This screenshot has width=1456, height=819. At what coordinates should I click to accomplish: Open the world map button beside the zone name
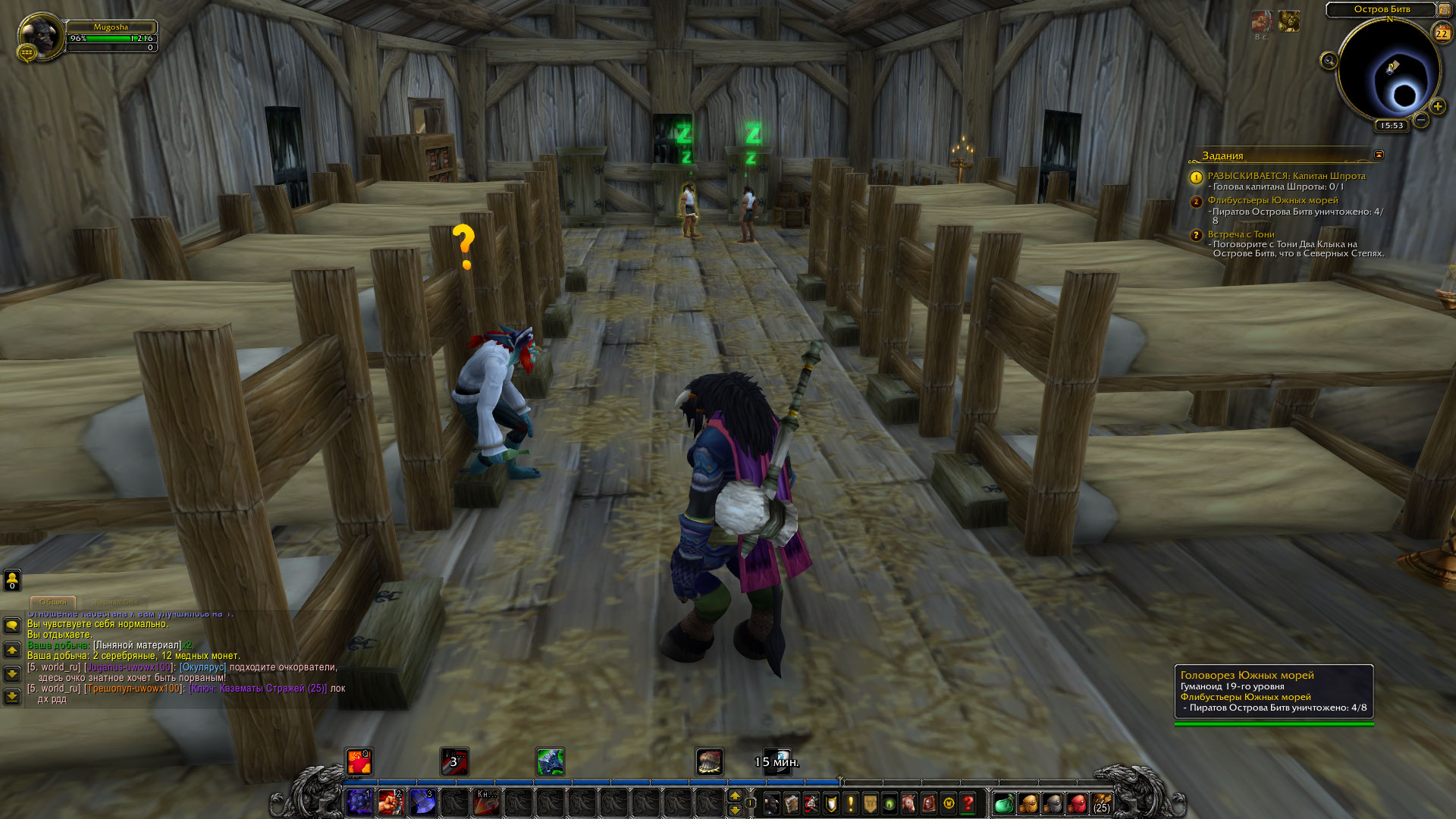1444,9
